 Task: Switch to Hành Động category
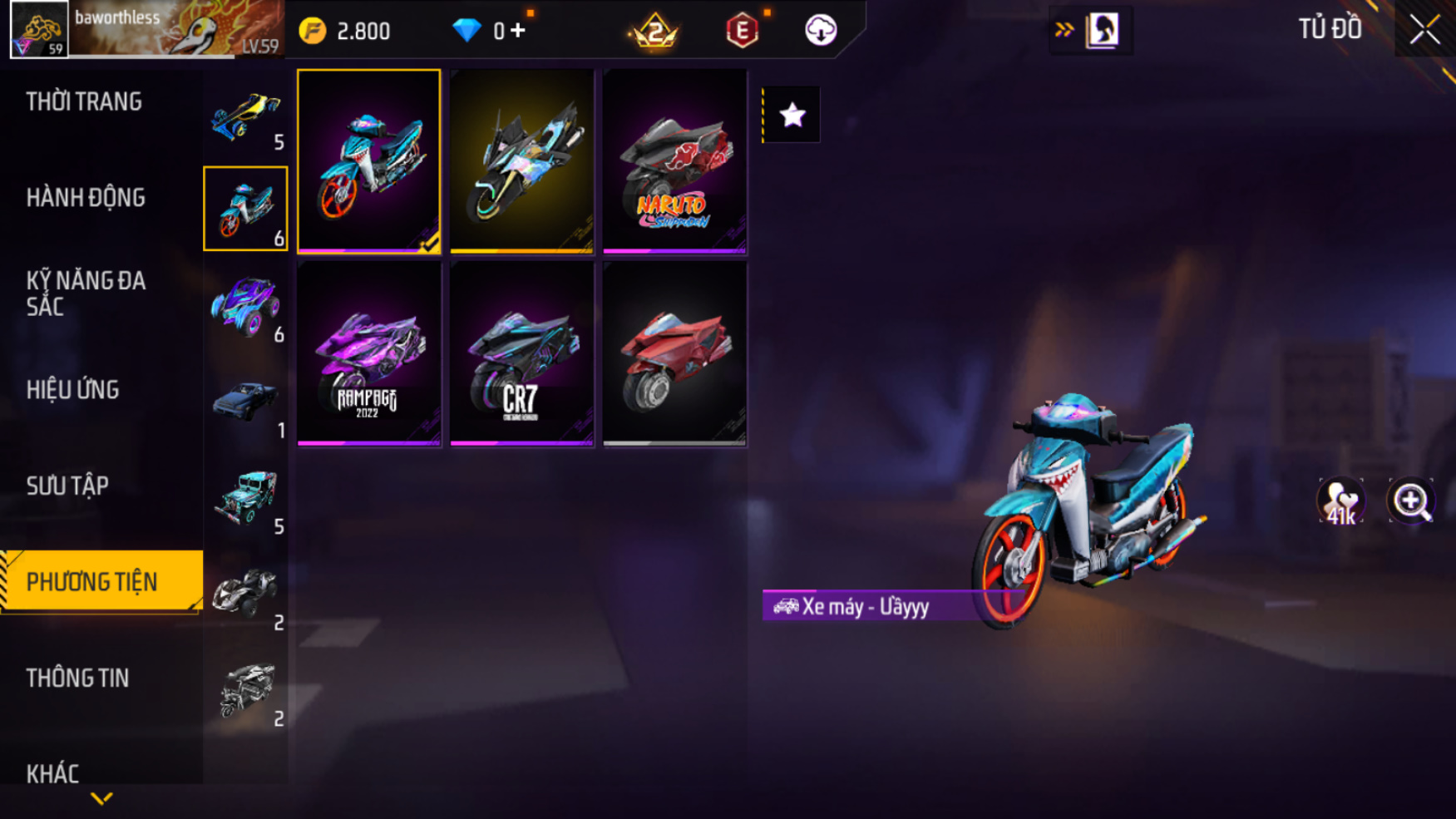coord(86,198)
